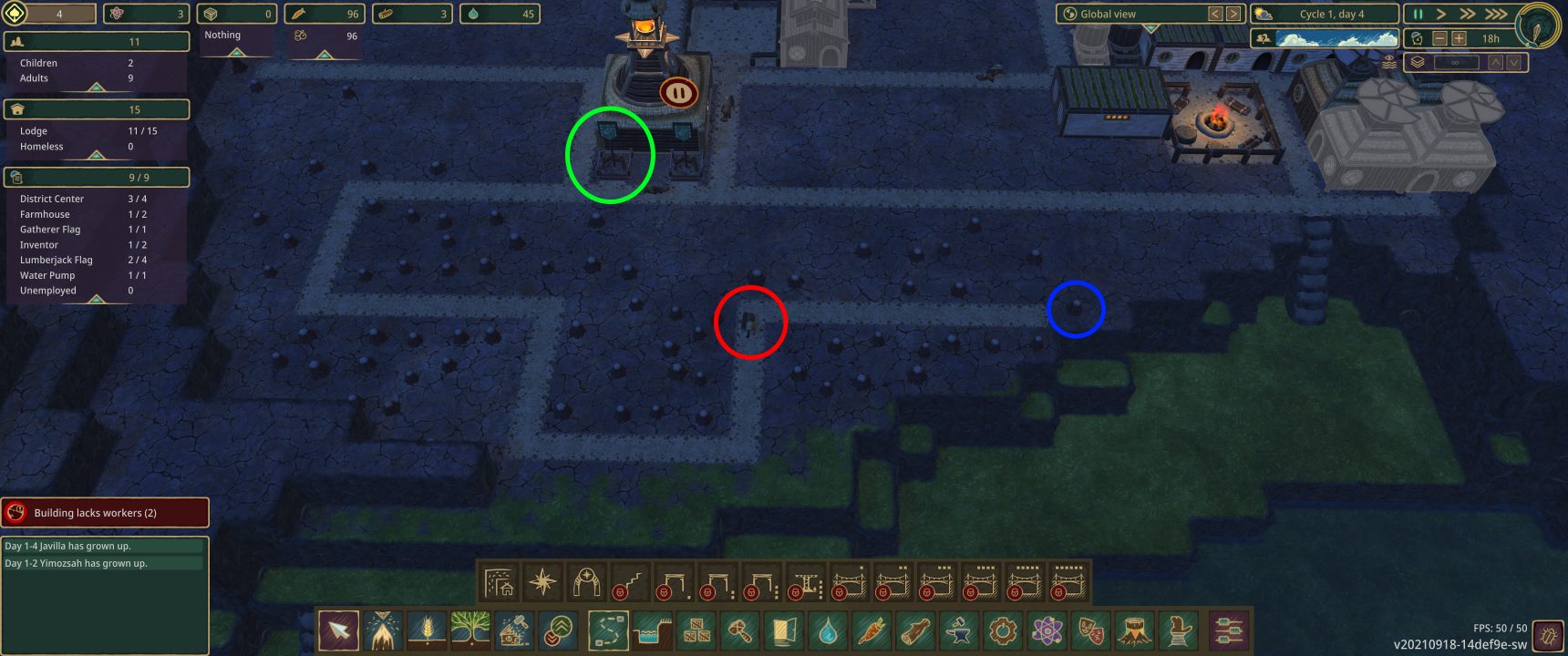
Task: Select the dashed path planning tool
Action: pyautogui.click(x=608, y=630)
